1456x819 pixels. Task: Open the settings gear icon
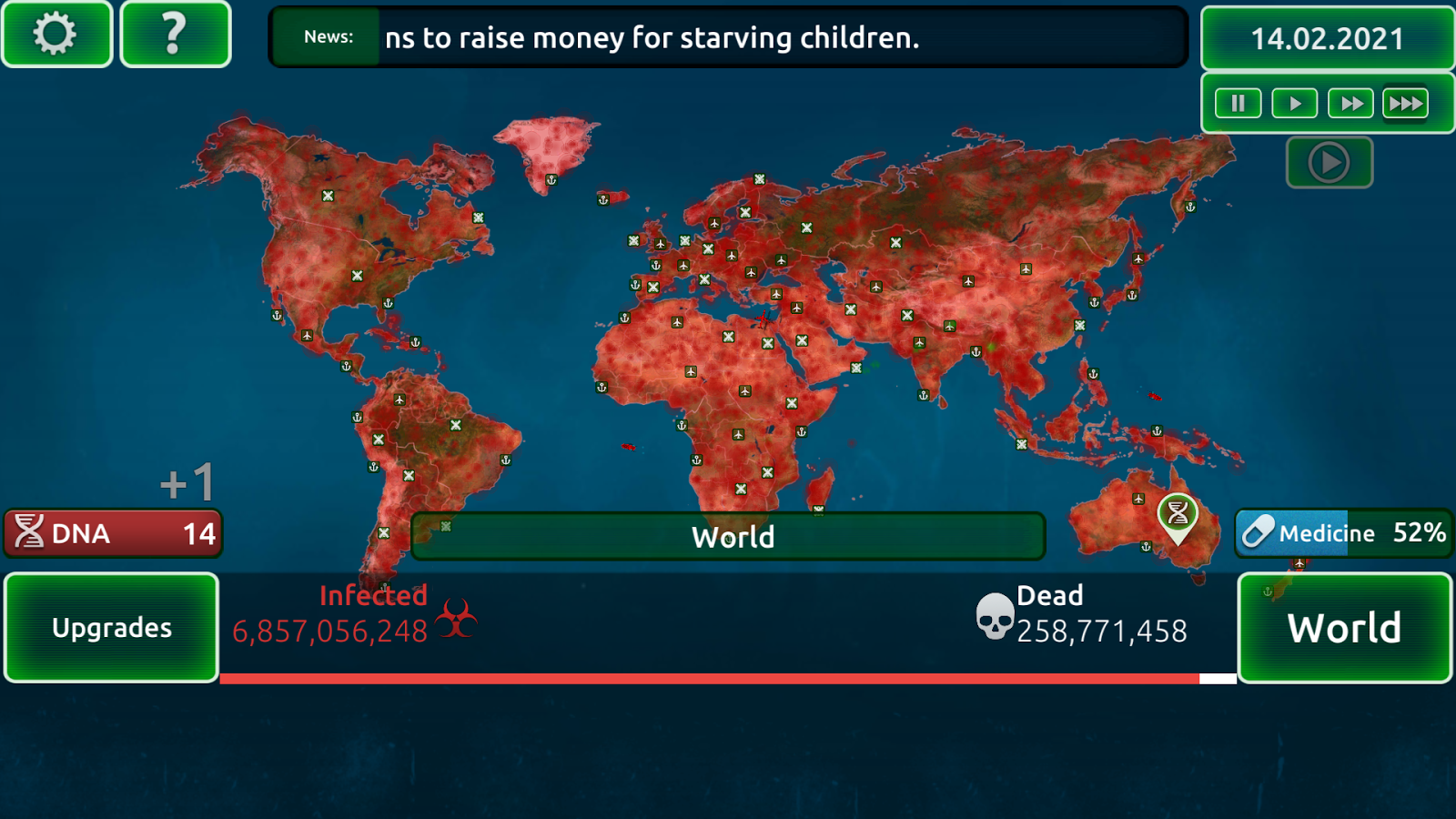55,35
